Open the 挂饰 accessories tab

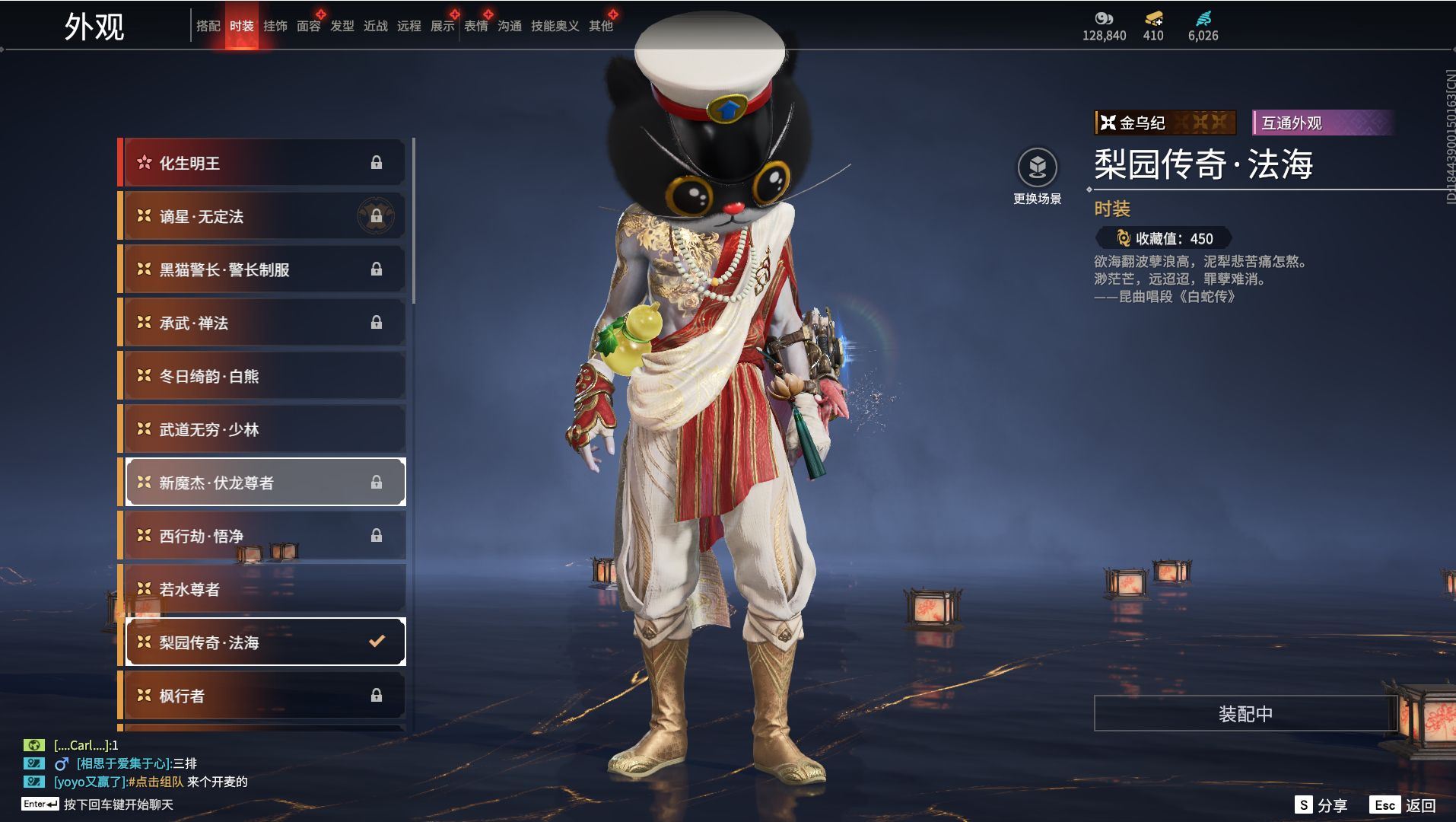[275, 26]
